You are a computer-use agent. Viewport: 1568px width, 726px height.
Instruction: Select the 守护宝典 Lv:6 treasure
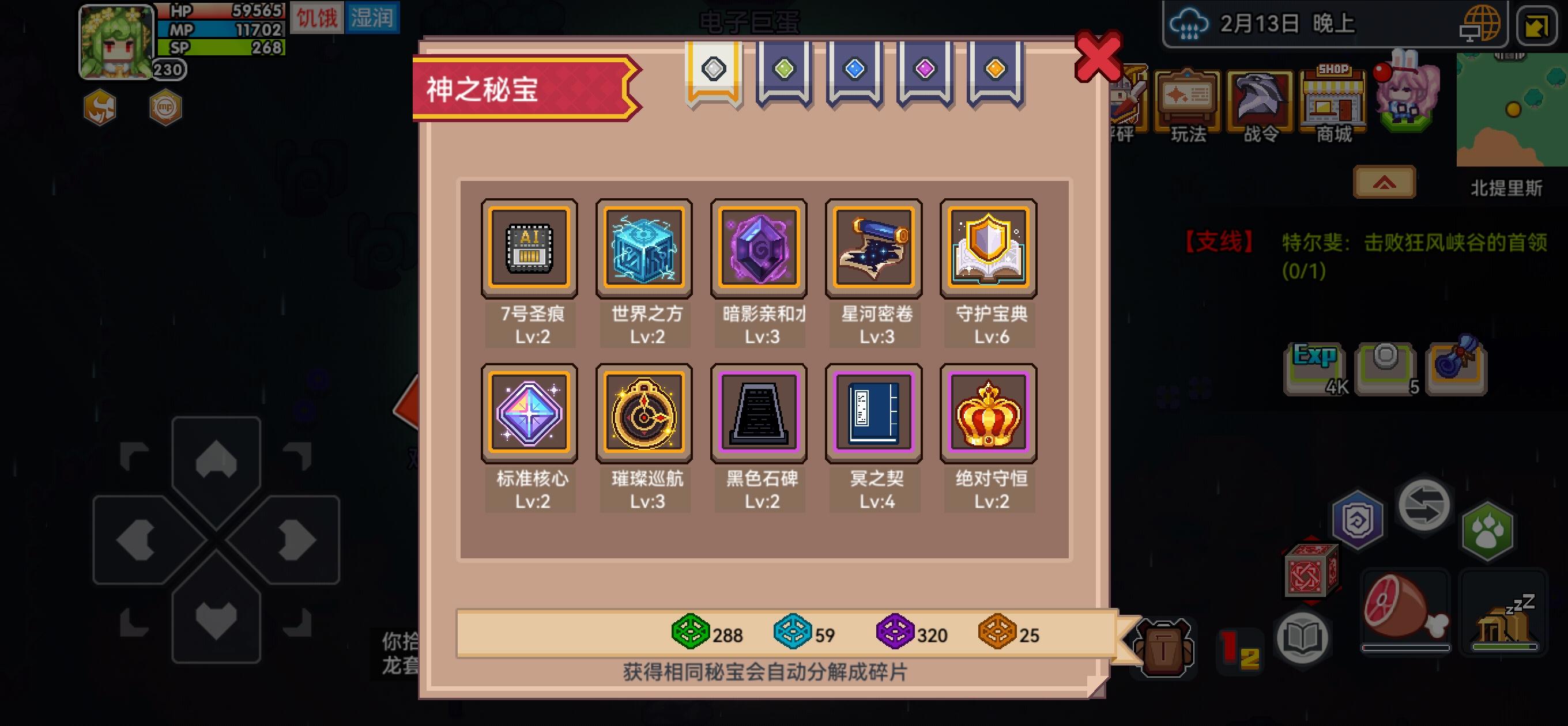[989, 248]
